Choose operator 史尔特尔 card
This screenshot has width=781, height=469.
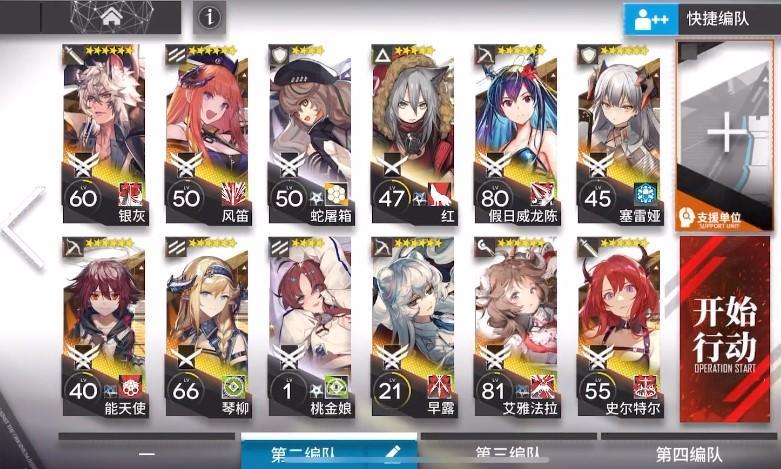[618, 327]
